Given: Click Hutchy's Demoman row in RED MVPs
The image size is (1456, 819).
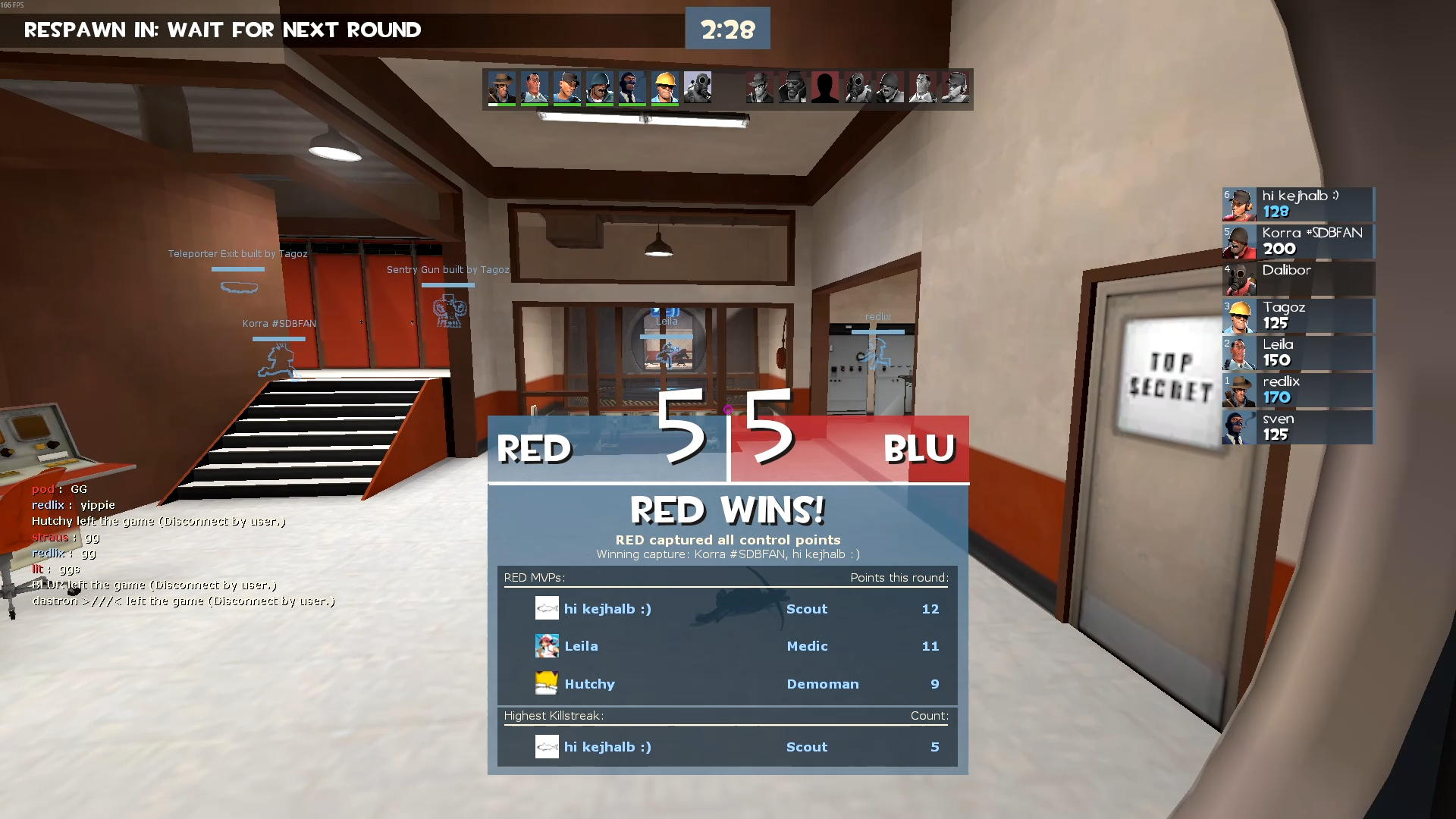Looking at the screenshot, I should (x=726, y=684).
